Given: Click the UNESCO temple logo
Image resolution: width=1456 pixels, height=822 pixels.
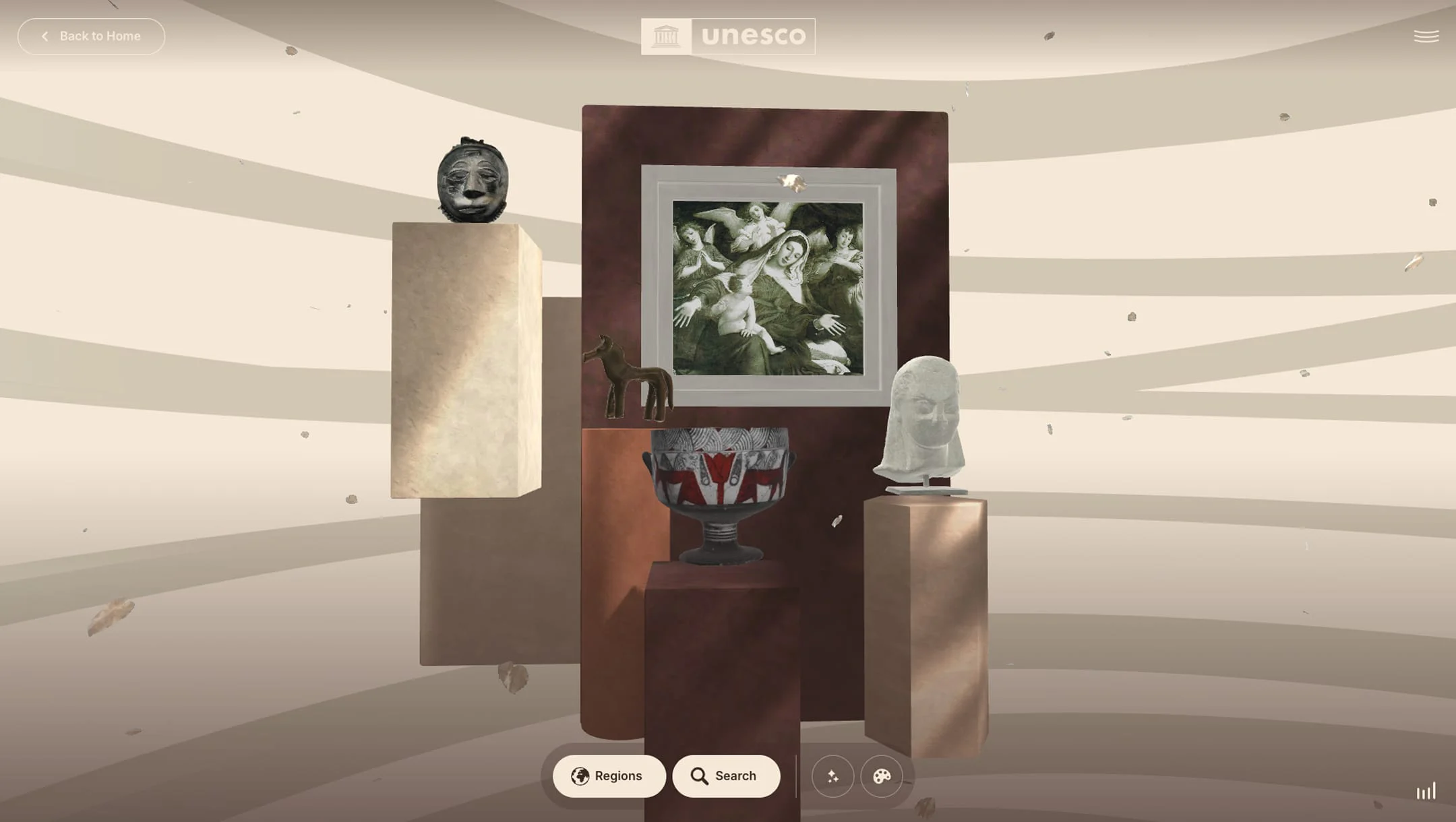Looking at the screenshot, I should (x=665, y=35).
